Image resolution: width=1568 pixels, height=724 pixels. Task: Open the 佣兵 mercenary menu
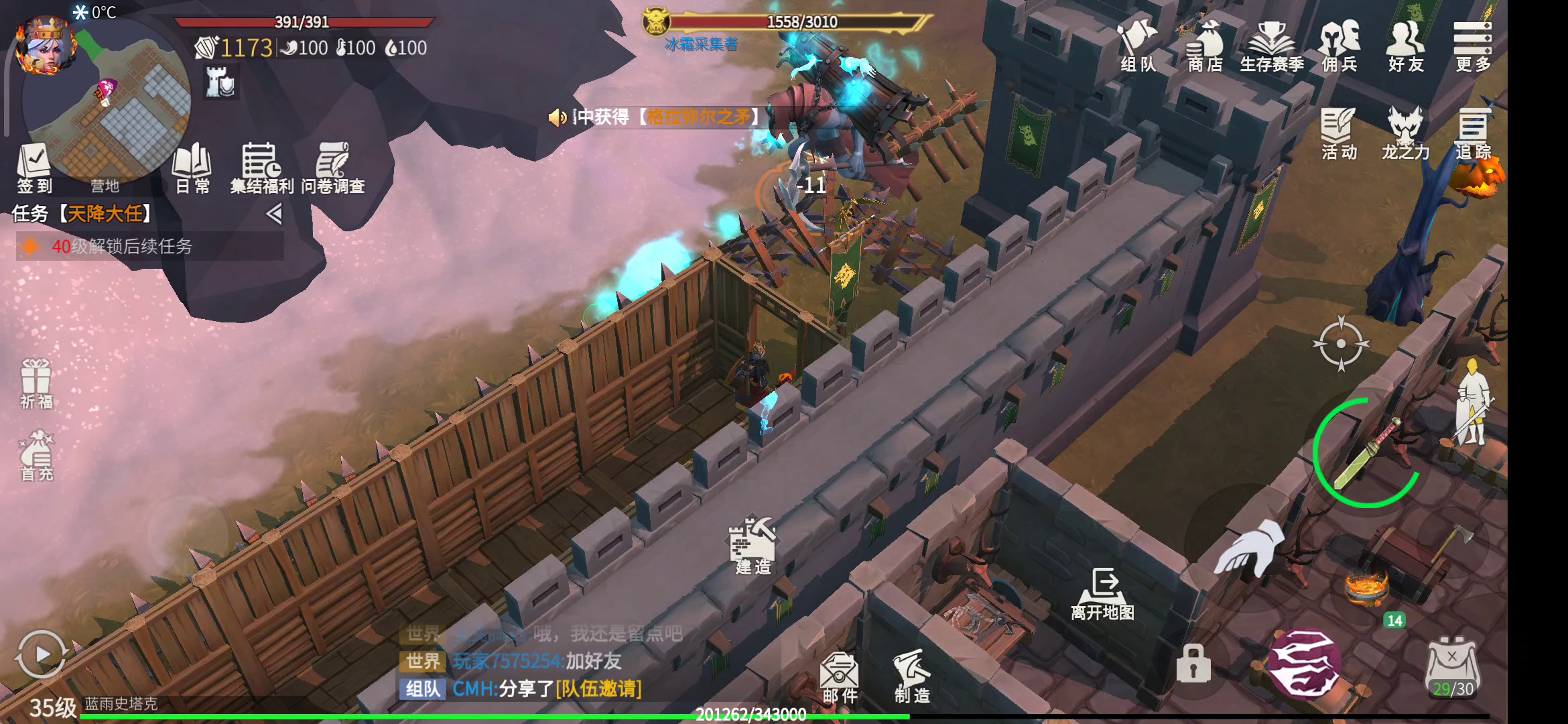pos(1339,46)
